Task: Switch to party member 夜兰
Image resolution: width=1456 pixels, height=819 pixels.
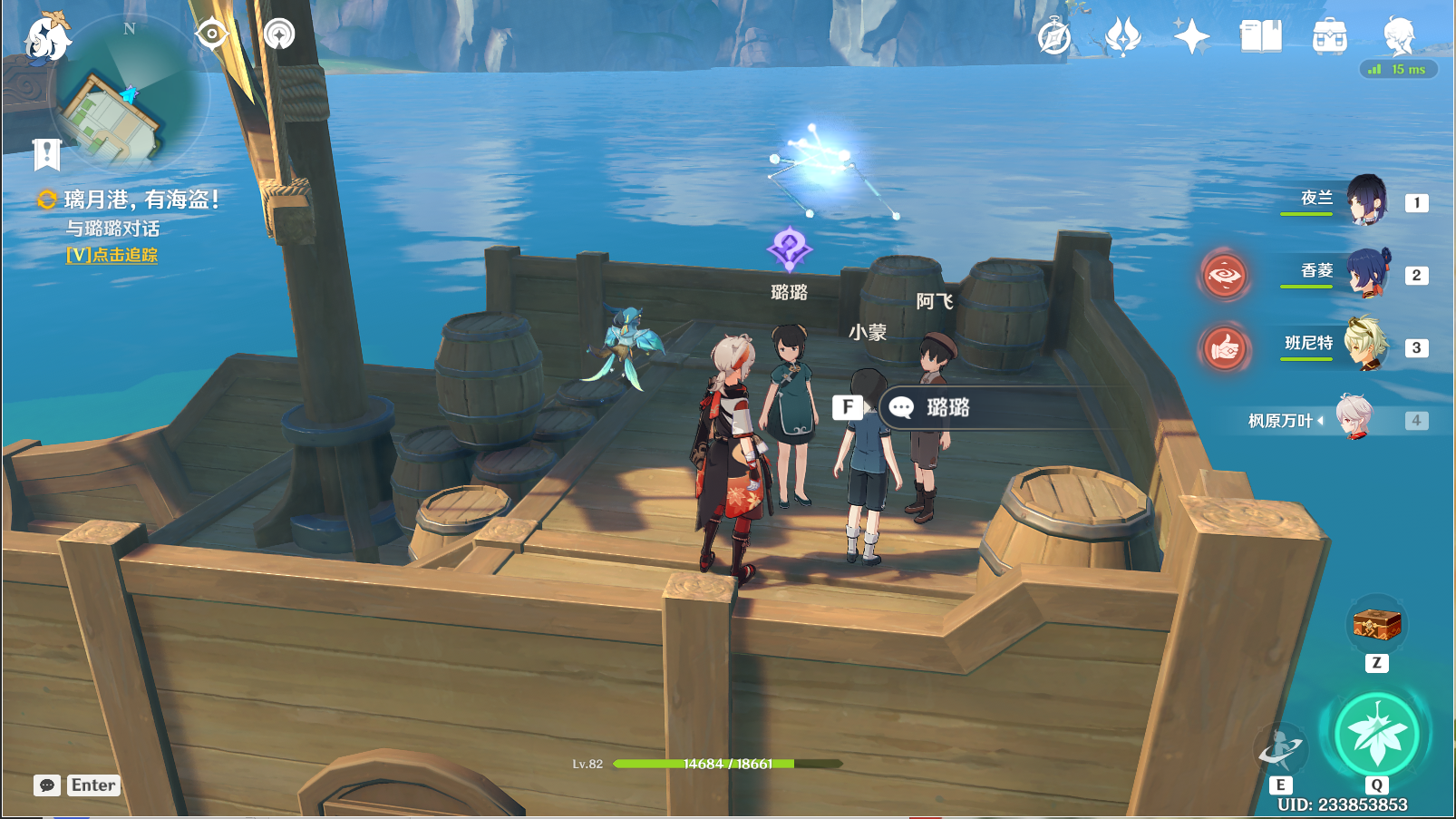Action: tap(1366, 200)
